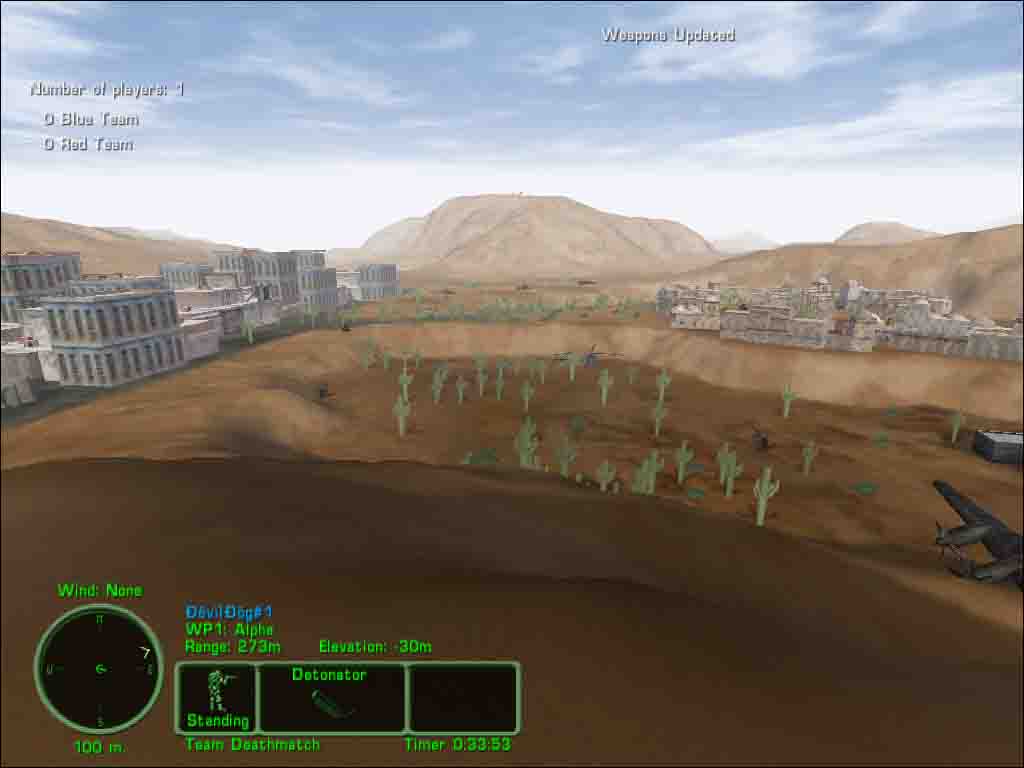Click the circular compass radar

coord(99,668)
